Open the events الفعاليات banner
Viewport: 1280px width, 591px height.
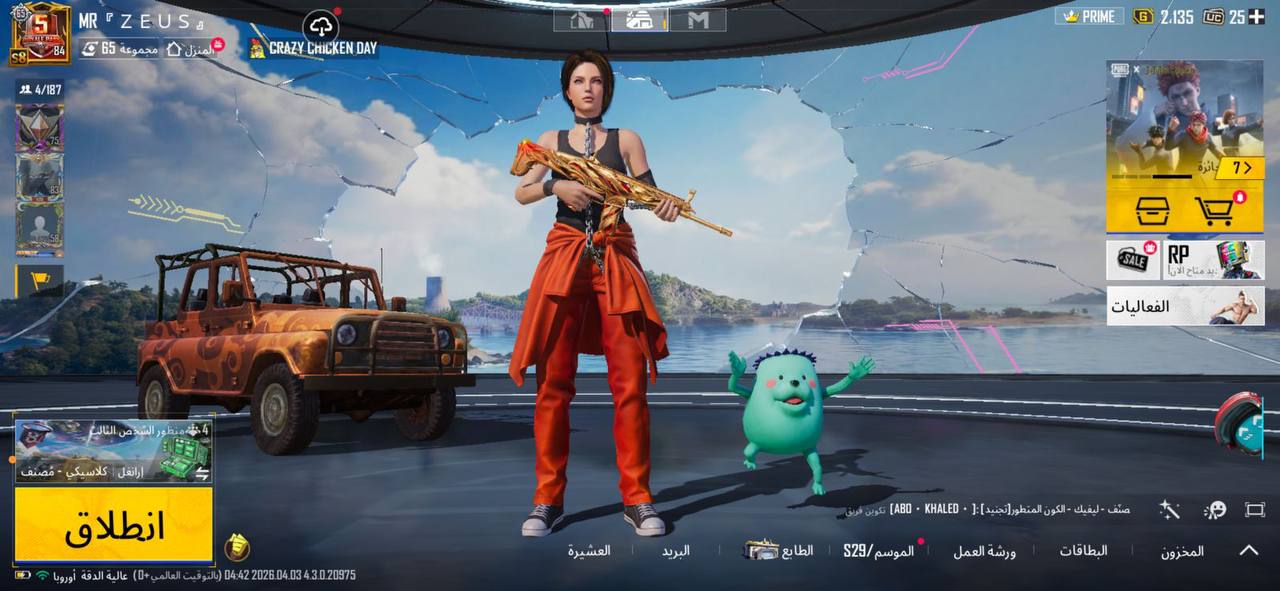[x=1185, y=306]
